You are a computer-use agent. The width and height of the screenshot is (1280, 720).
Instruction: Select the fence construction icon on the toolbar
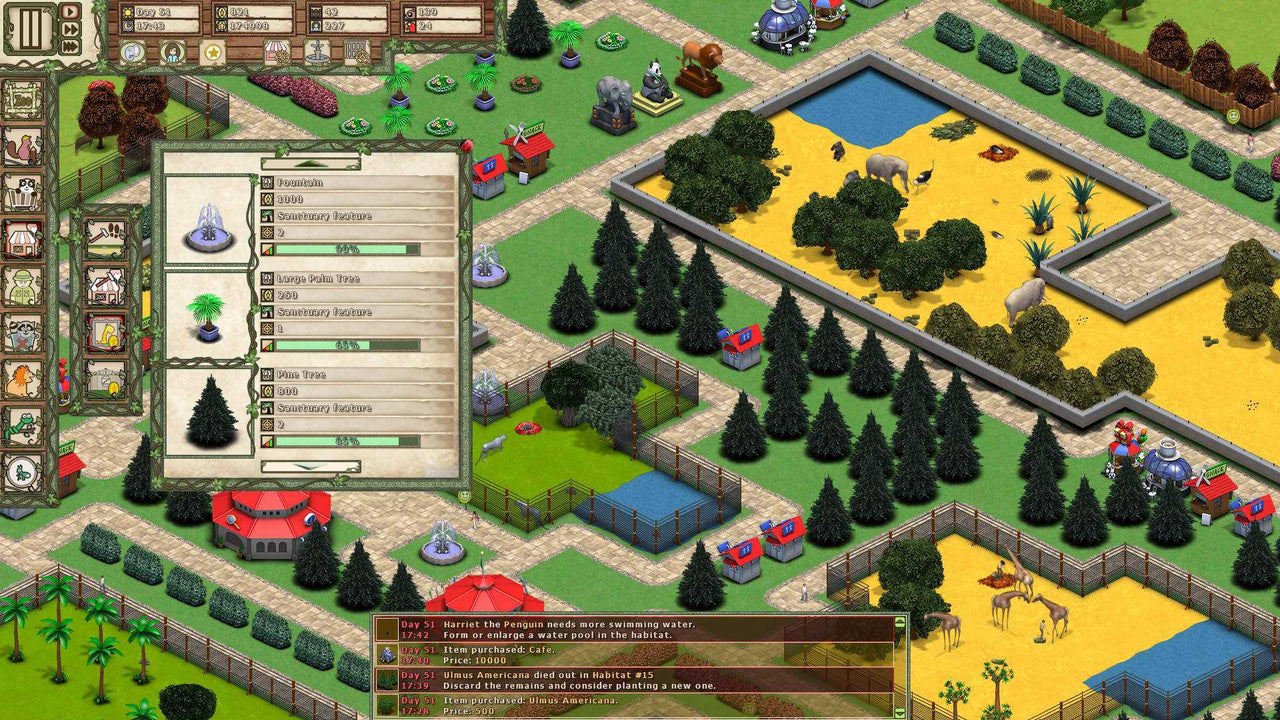pos(355,50)
